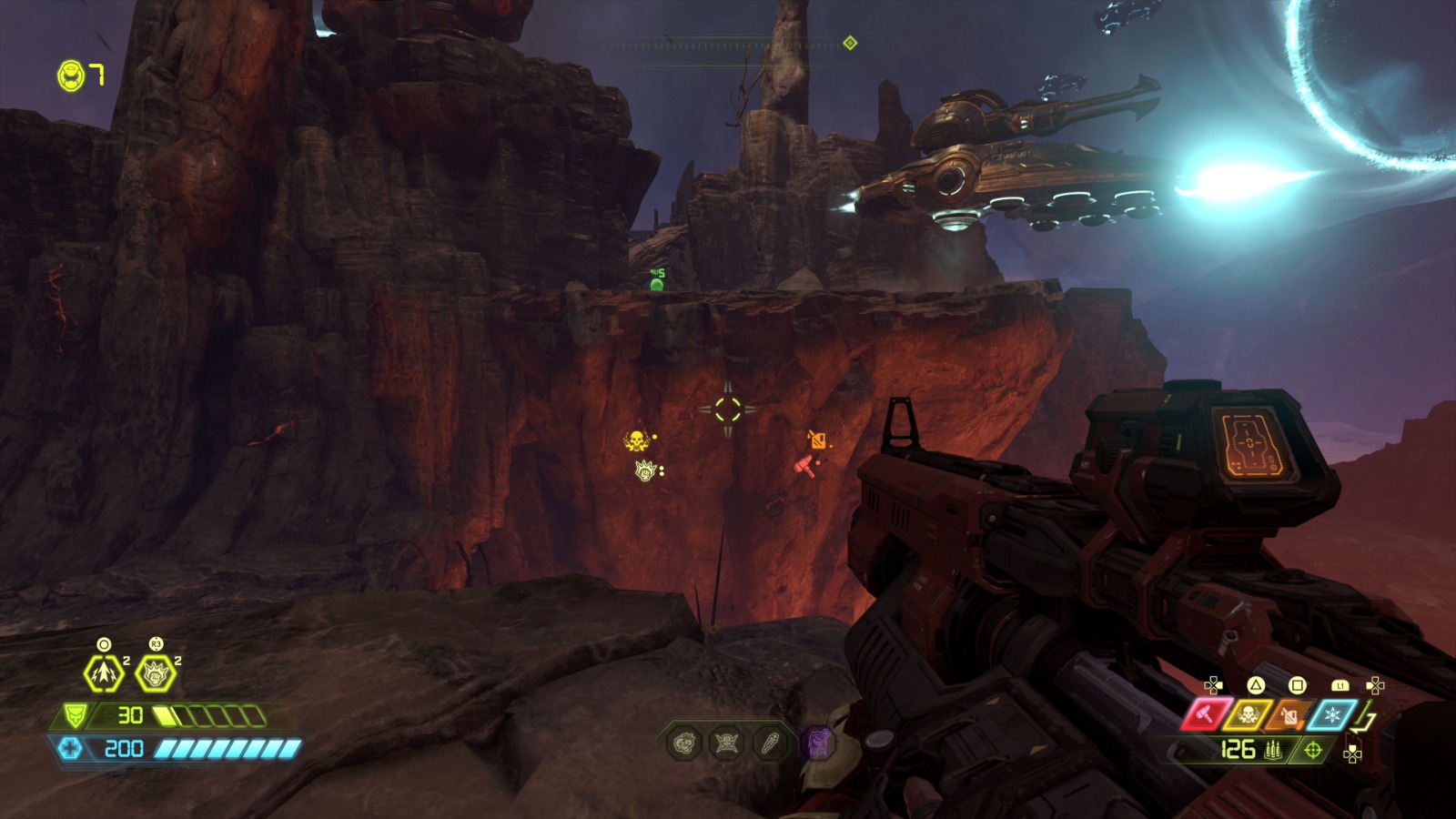This screenshot has width=1456, height=819.
Task: Click the triangle button prompt above the mods
Action: pos(1258,685)
